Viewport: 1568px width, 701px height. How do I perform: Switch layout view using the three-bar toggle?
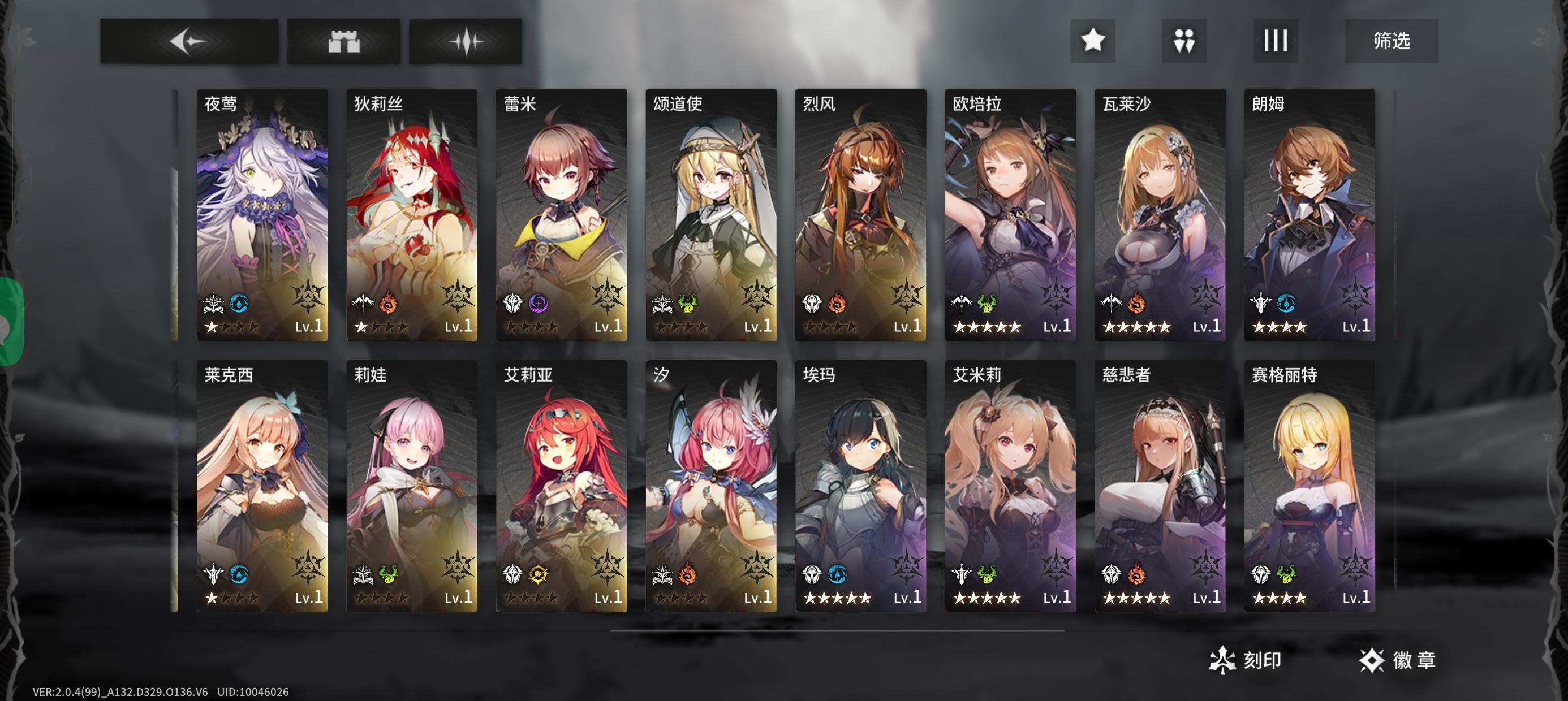coord(1275,41)
